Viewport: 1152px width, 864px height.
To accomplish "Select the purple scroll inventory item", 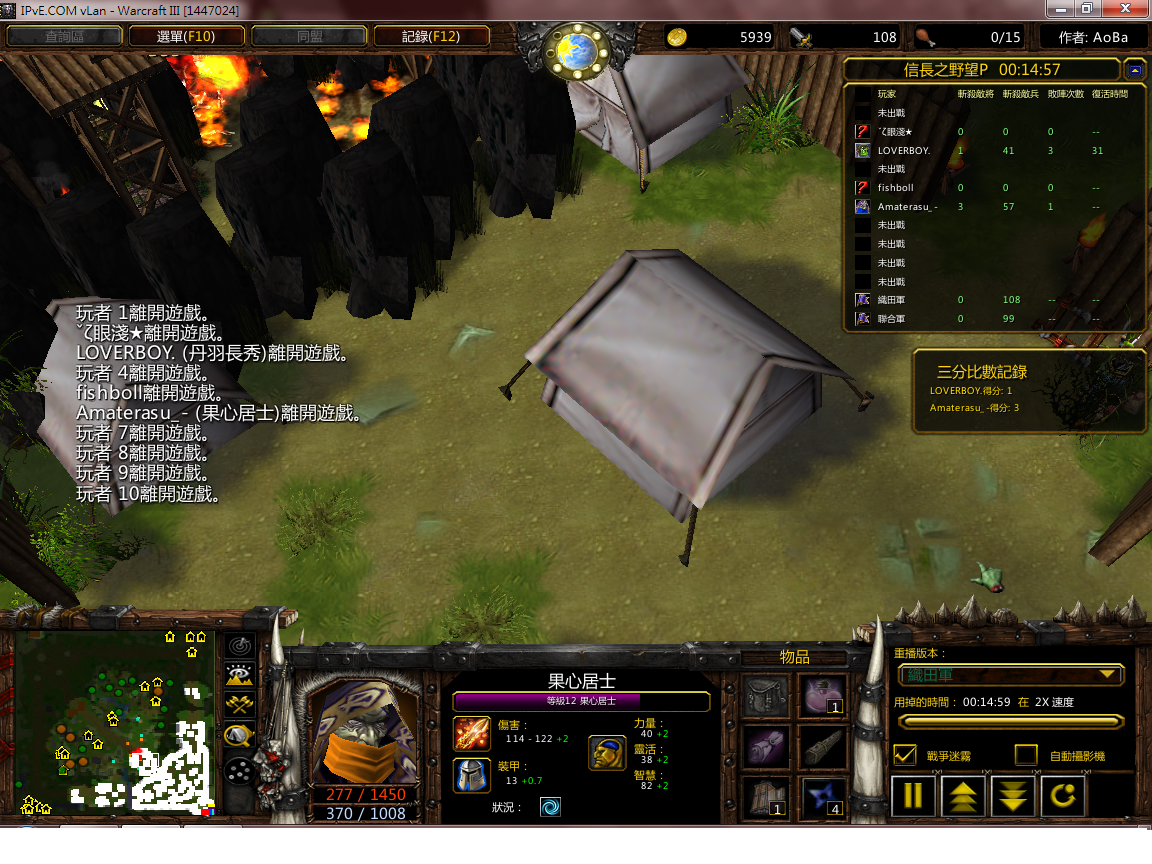I will coord(766,747).
